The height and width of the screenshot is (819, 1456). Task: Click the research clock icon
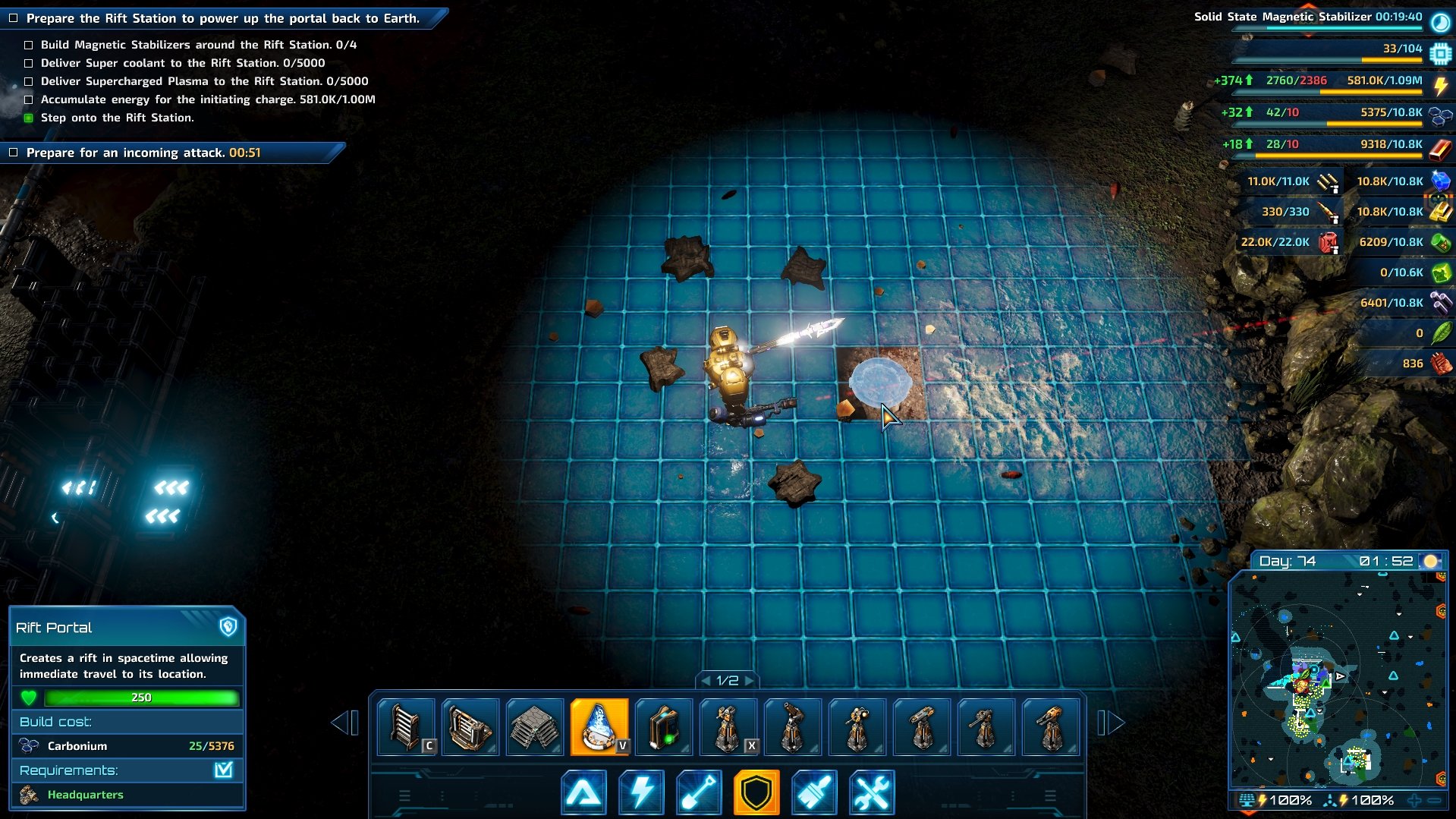[1440, 21]
